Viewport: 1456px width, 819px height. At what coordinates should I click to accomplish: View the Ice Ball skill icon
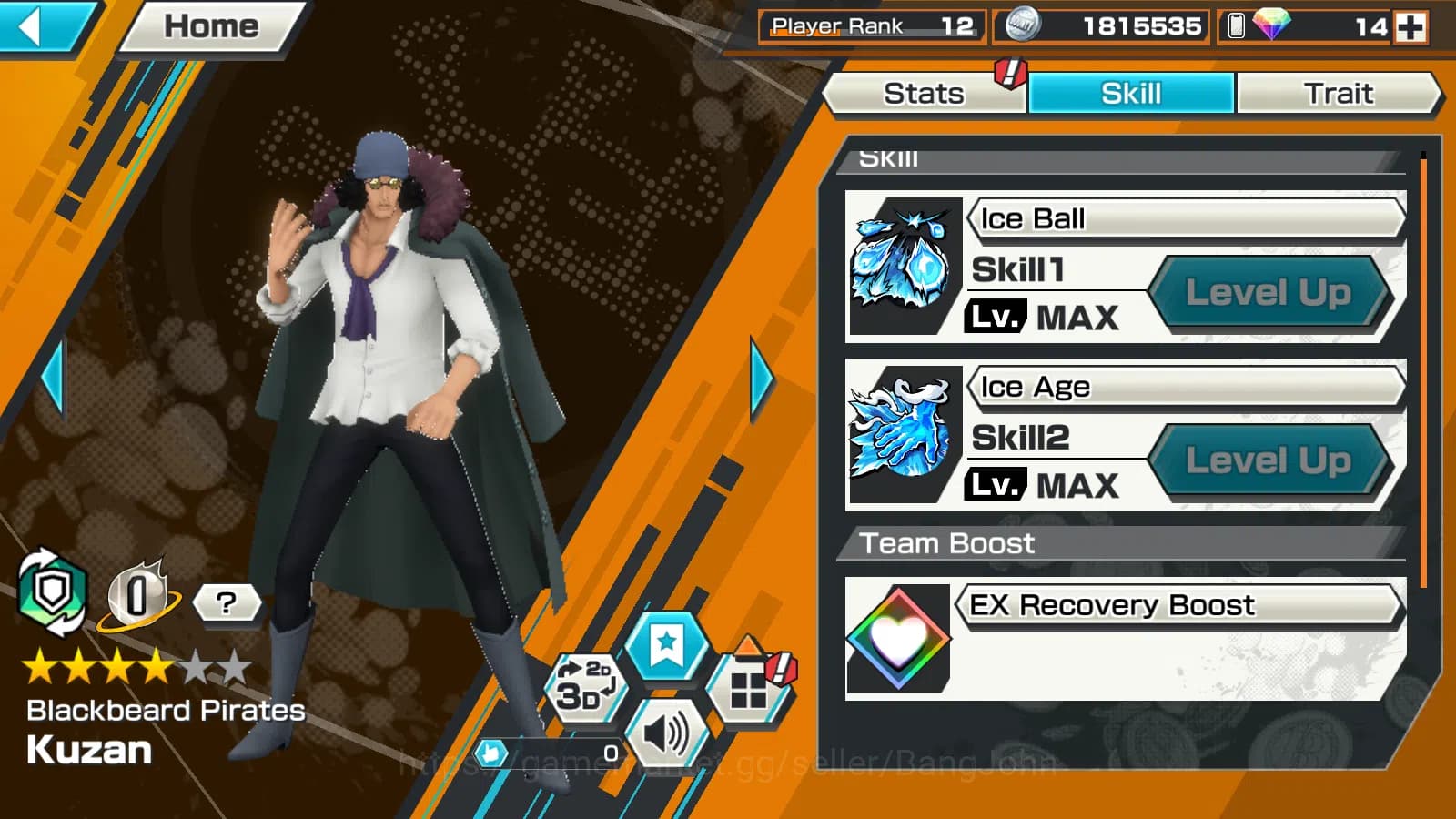click(x=901, y=265)
